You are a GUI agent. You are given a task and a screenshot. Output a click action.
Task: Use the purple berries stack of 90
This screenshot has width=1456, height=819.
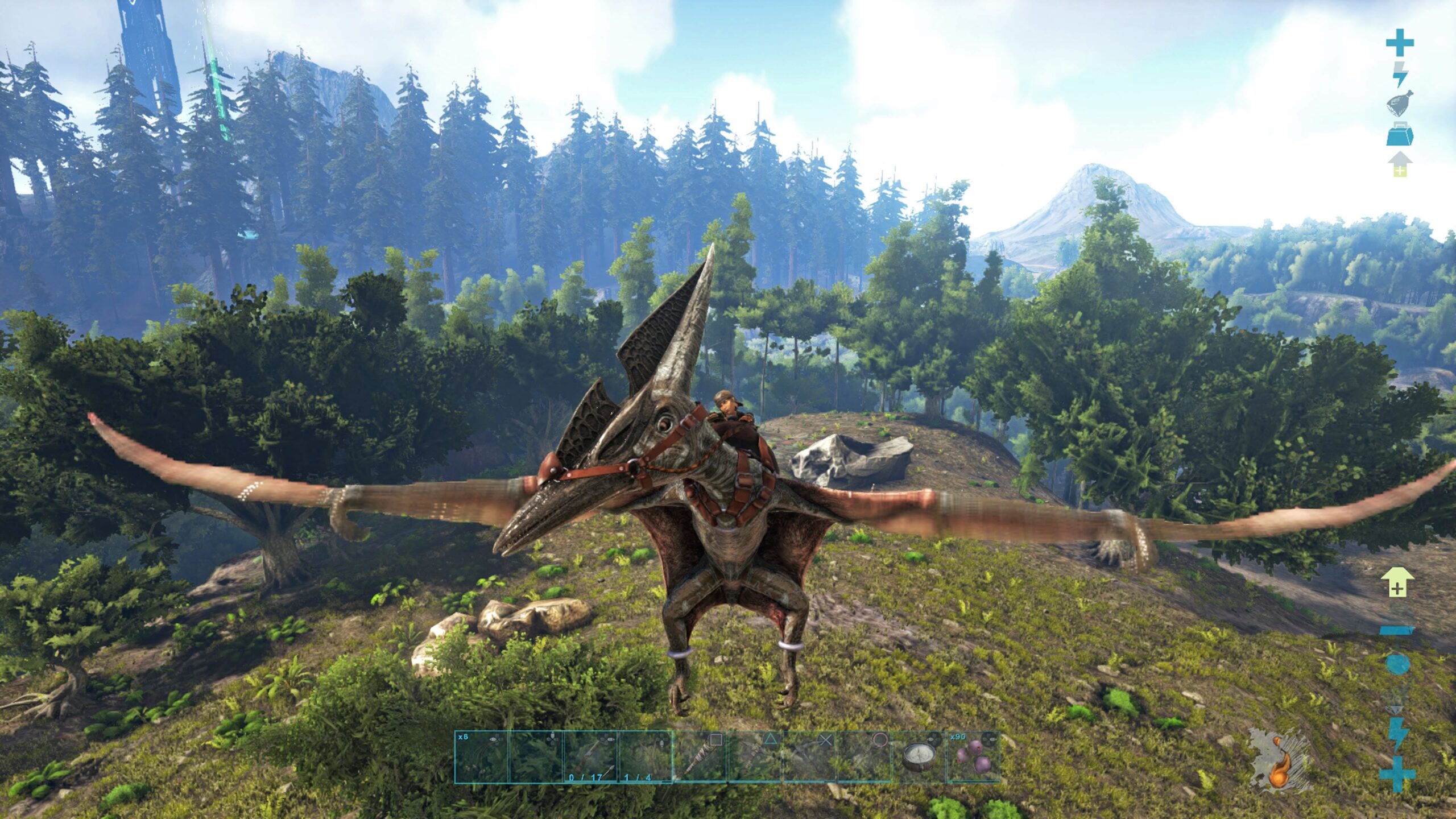(x=972, y=757)
